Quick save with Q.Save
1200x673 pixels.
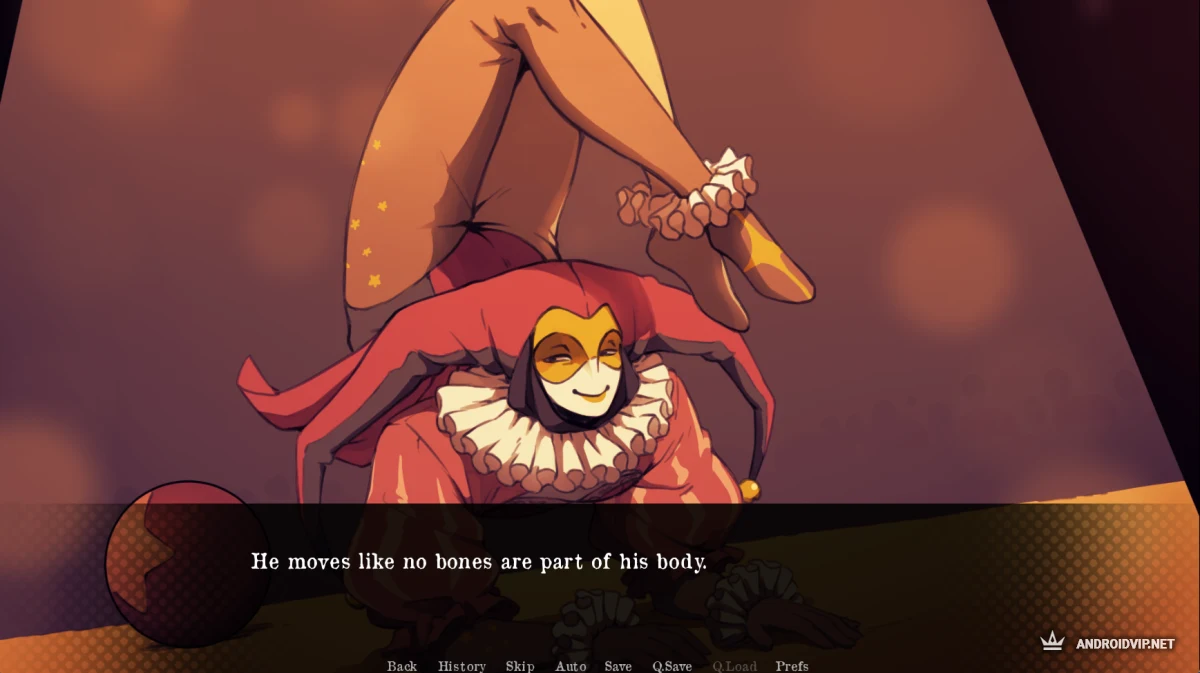[x=672, y=666]
